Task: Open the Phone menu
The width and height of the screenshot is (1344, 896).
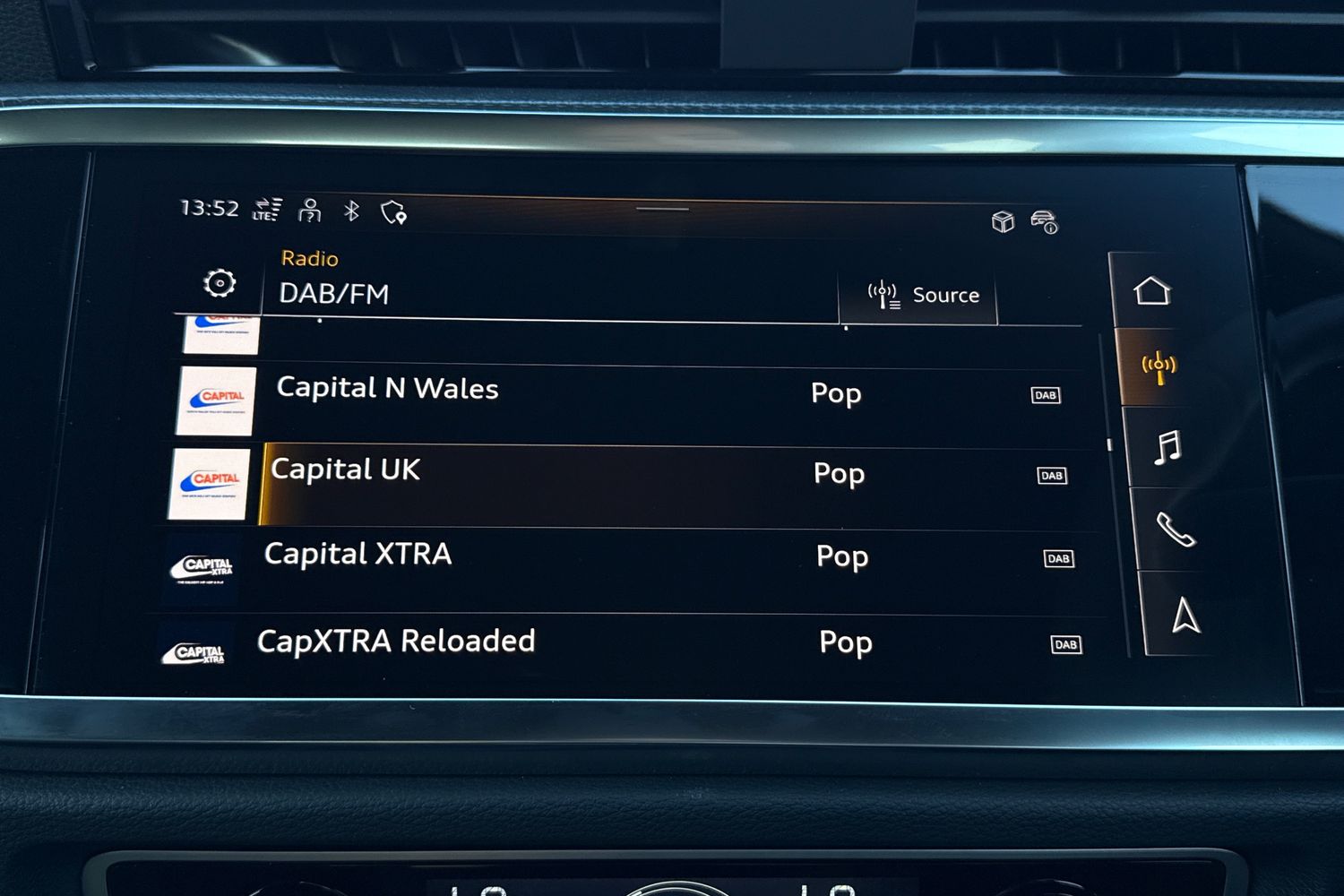Action: pyautogui.click(x=1176, y=530)
